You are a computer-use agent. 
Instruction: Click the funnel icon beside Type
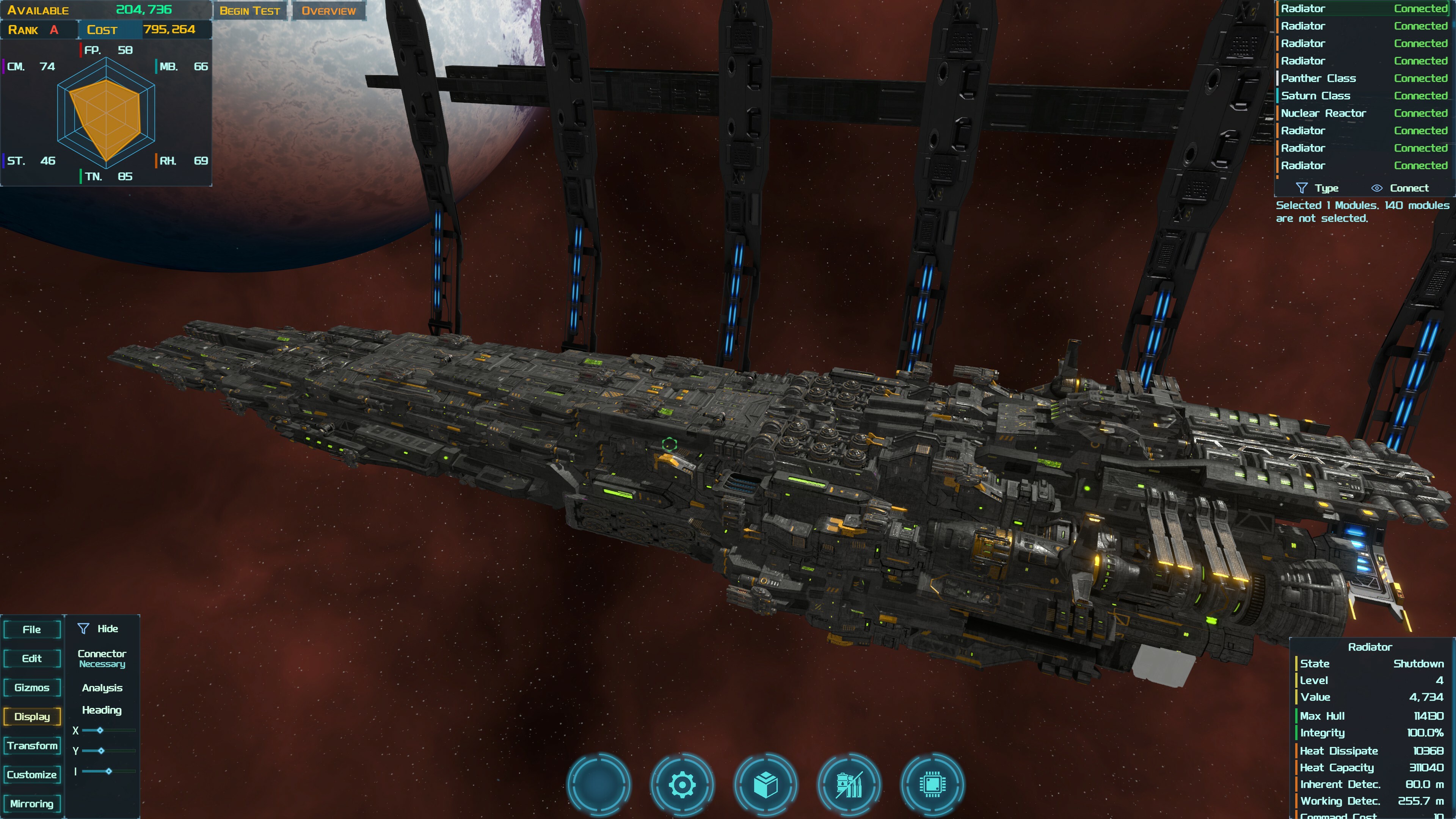point(1303,188)
